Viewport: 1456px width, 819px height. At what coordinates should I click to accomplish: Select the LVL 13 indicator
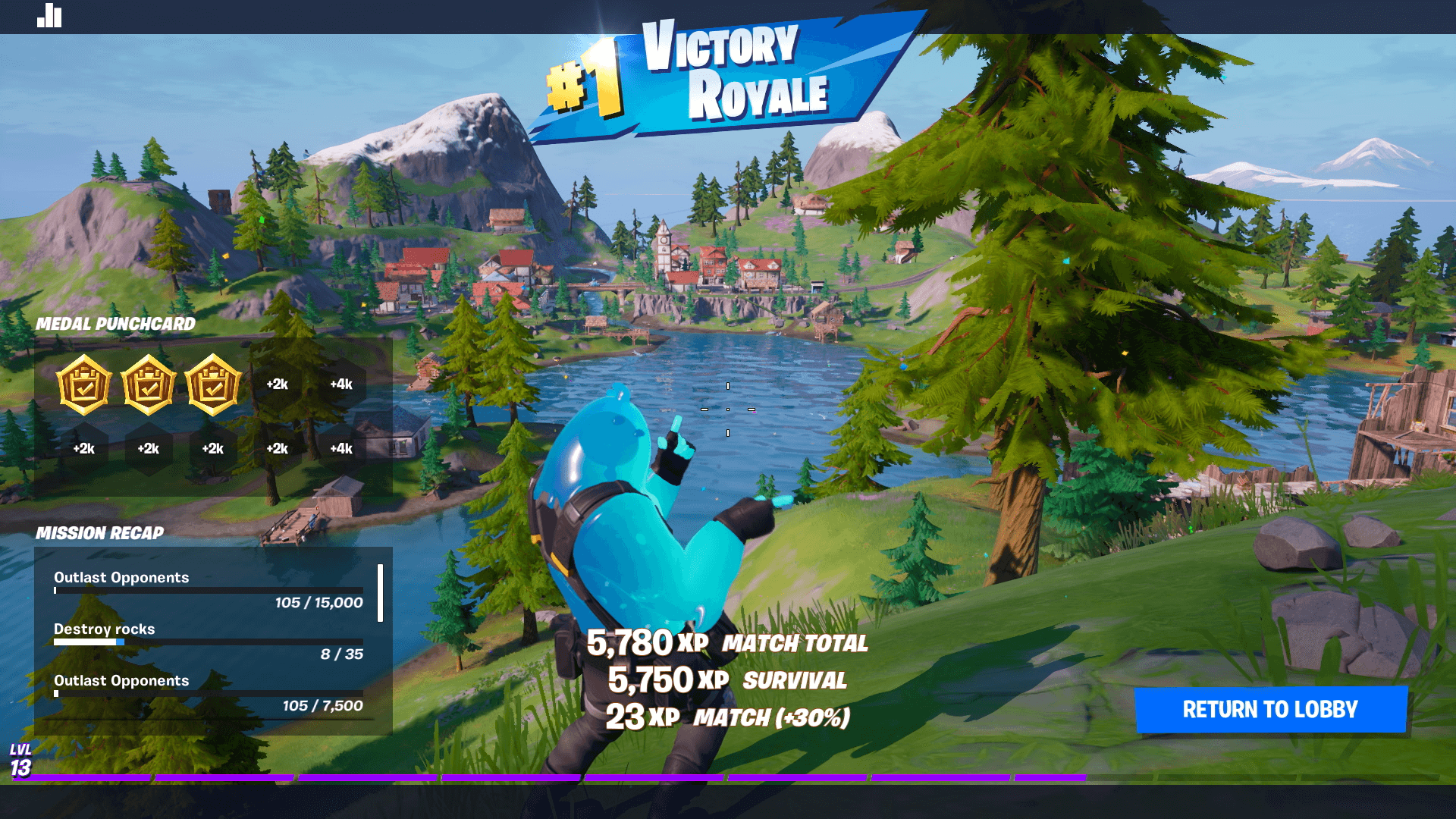coord(21,758)
